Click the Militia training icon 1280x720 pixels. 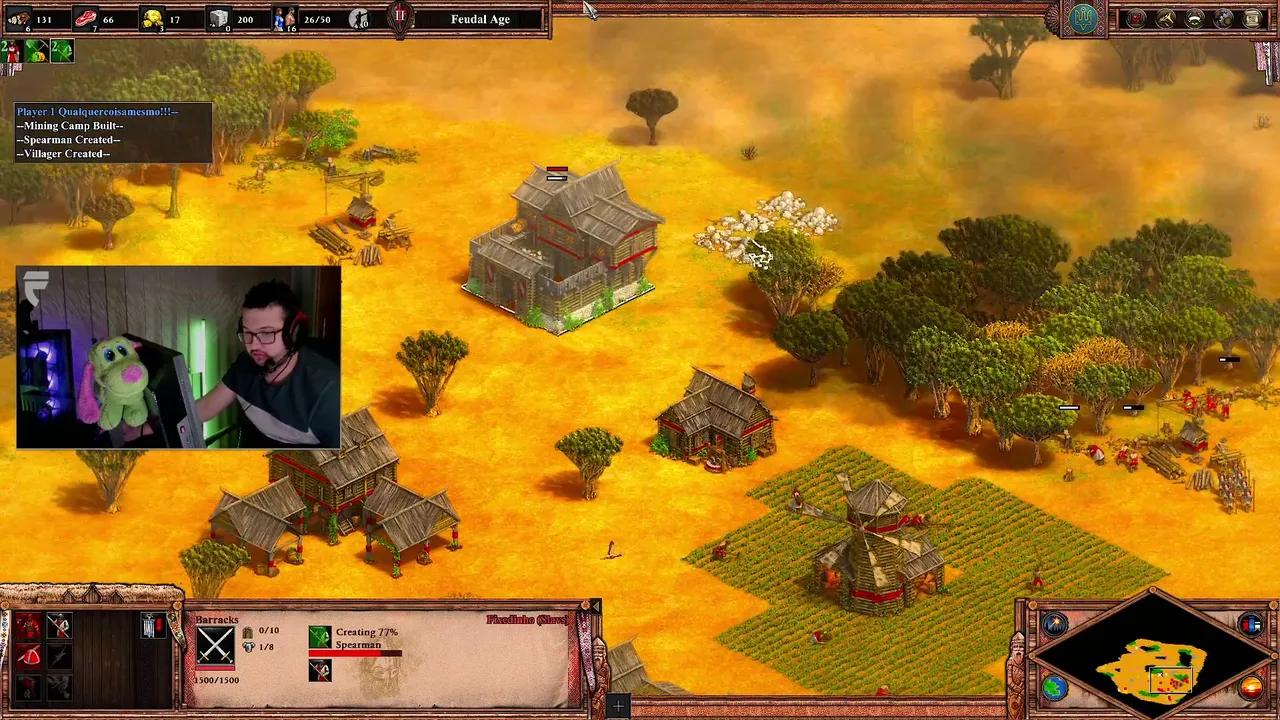[x=28, y=625]
